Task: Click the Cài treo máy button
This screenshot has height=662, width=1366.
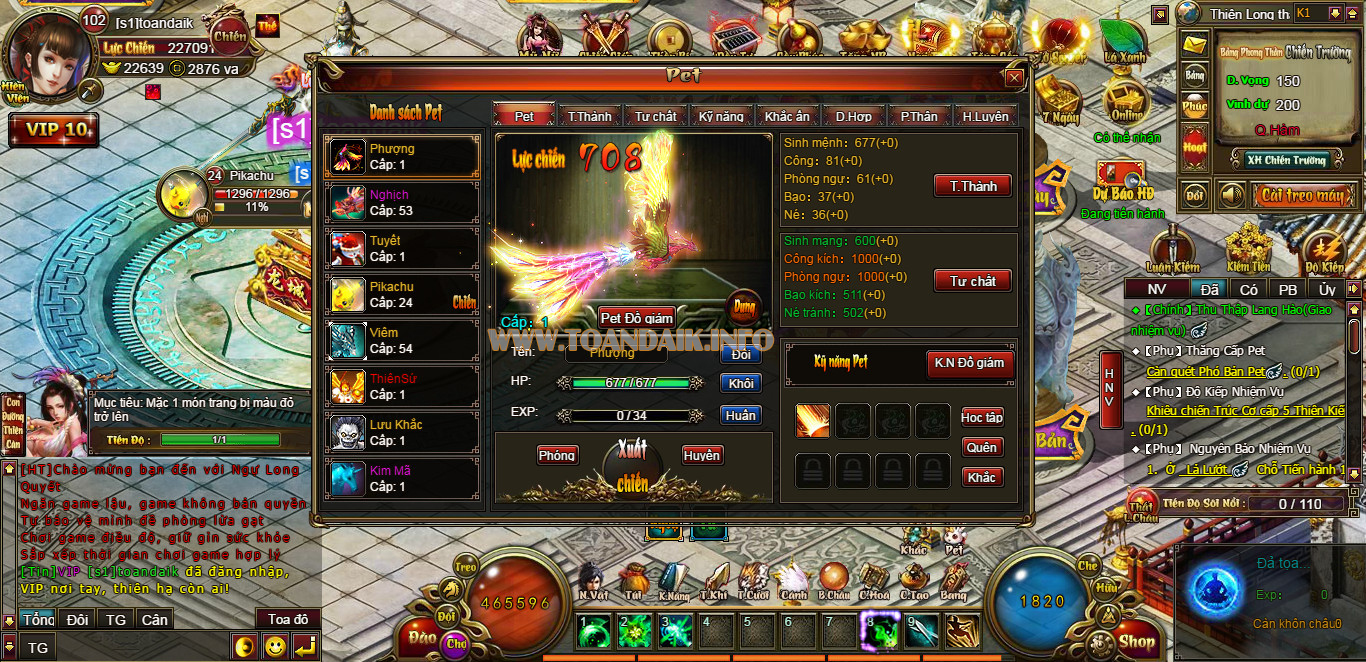Action: pos(1301,195)
